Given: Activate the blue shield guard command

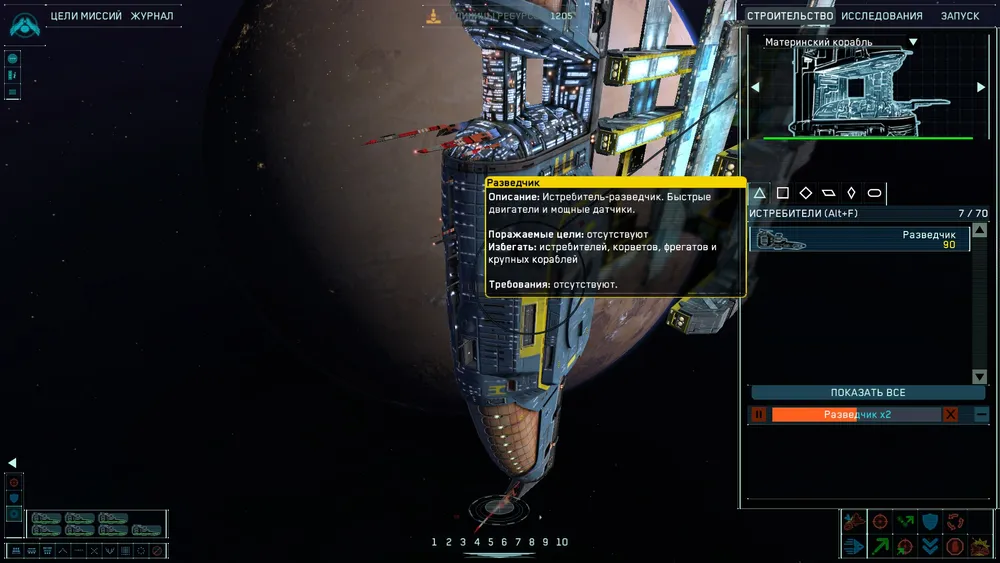Looking at the screenshot, I should tap(931, 521).
